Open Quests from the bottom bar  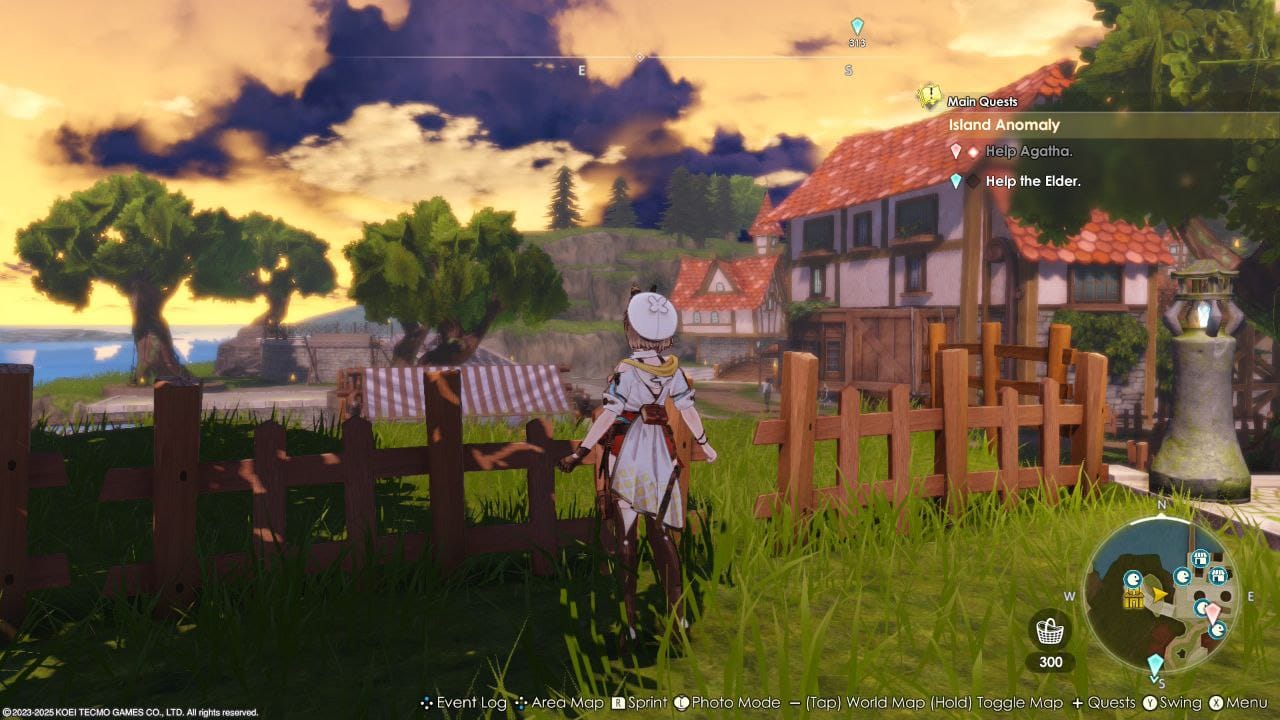pos(1115,703)
